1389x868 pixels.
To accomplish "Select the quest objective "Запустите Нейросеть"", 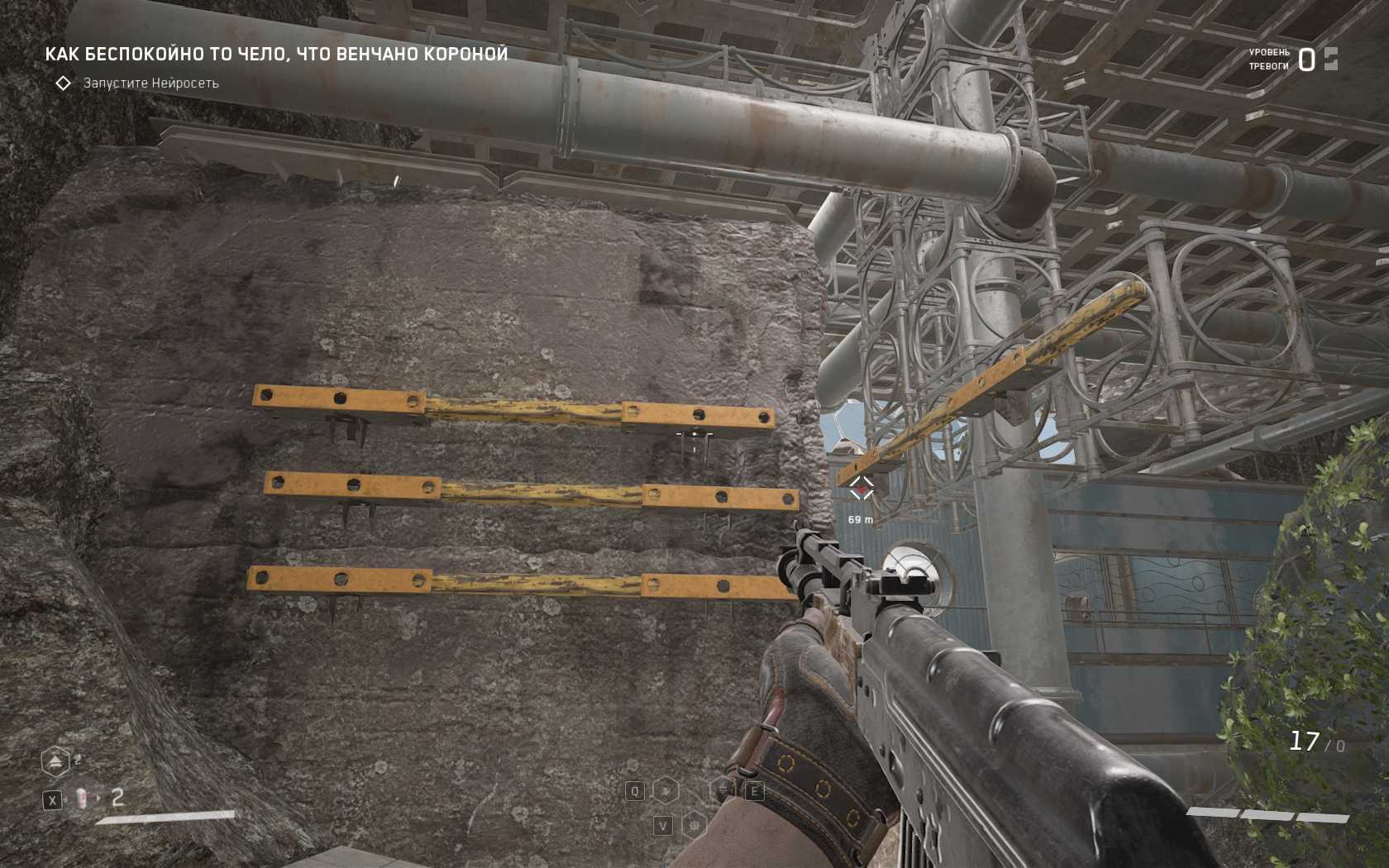I will (150, 83).
